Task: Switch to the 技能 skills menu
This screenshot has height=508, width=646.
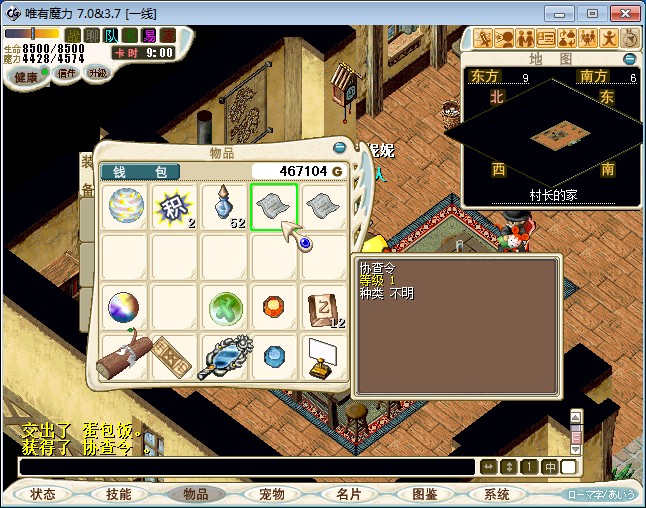Action: pyautogui.click(x=119, y=494)
